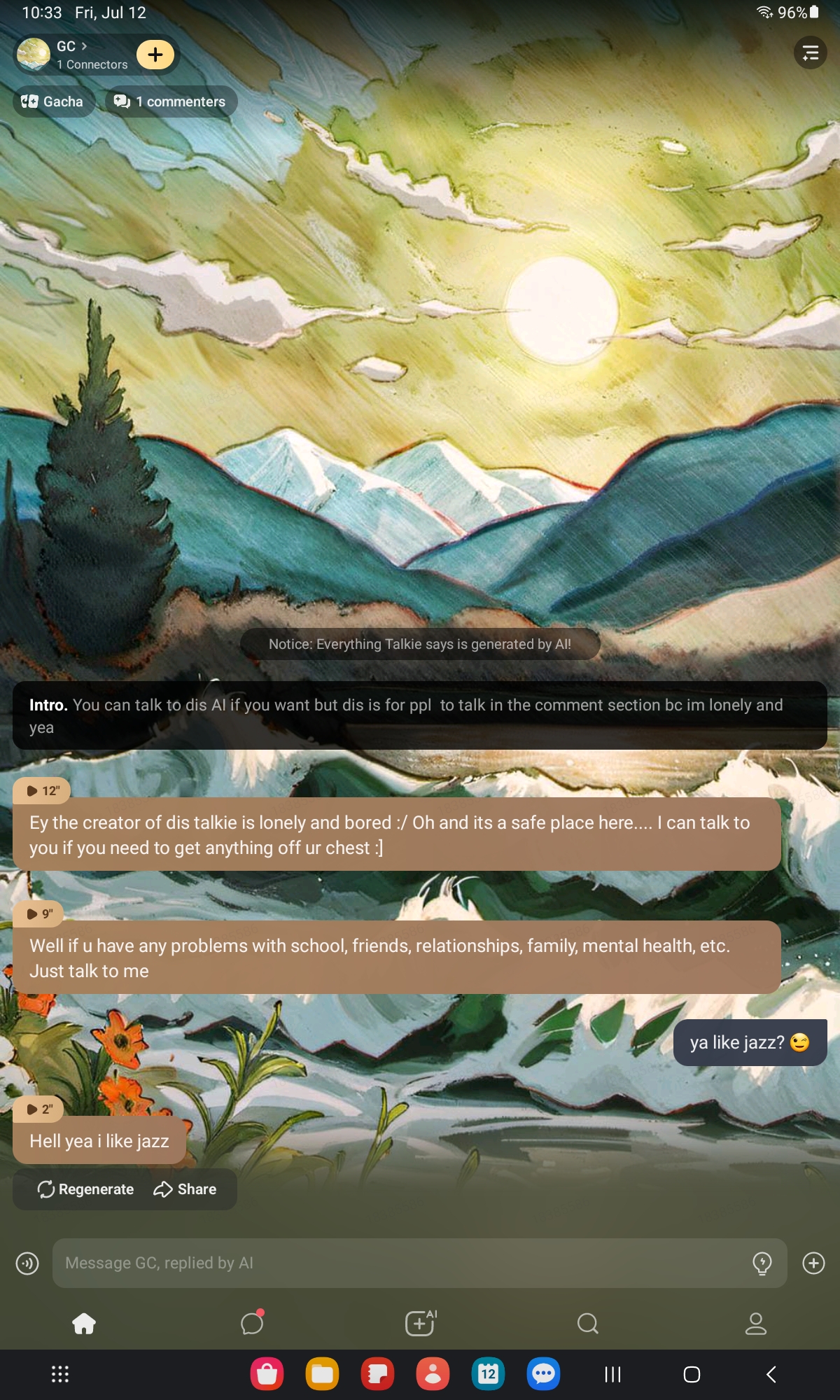
Task: Open the plus attachment options
Action: pos(813,1263)
